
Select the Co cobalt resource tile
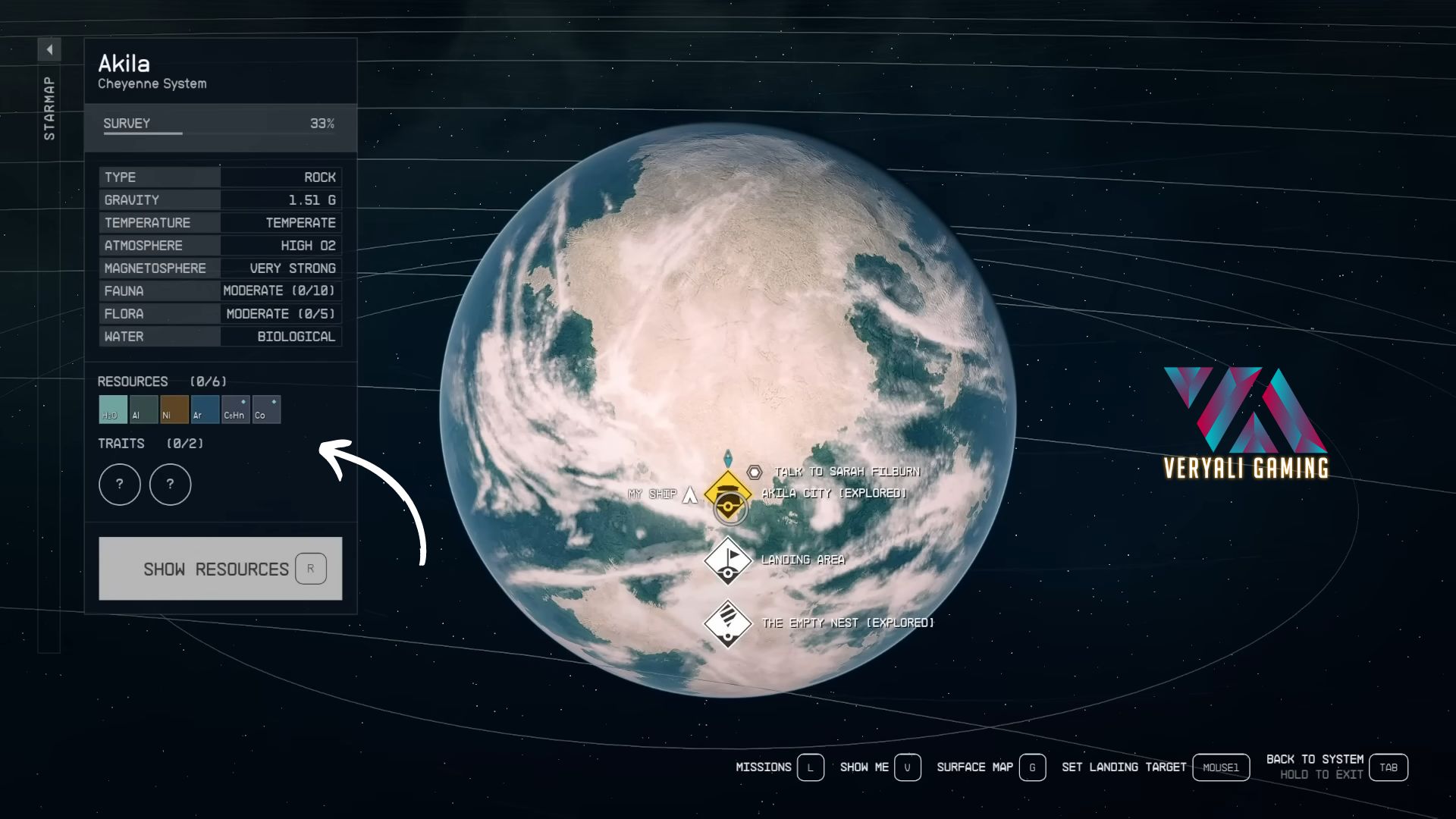(x=266, y=409)
